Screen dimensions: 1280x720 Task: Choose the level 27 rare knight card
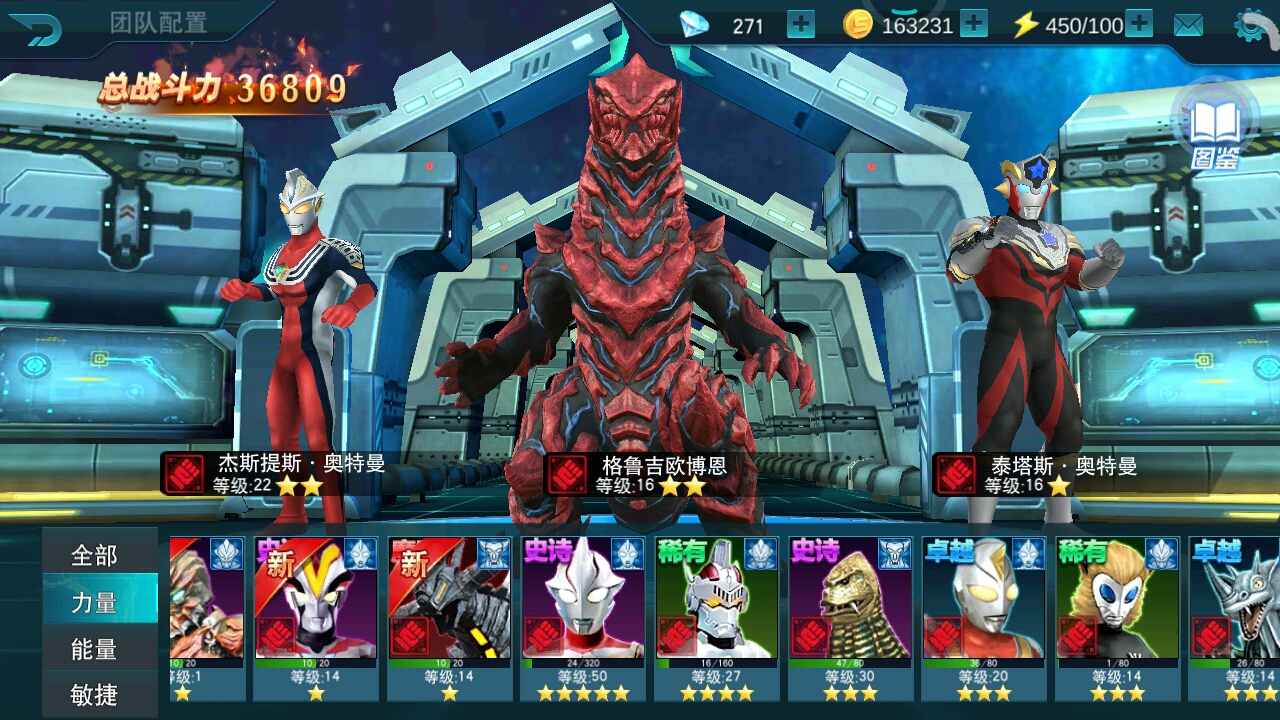(x=716, y=615)
